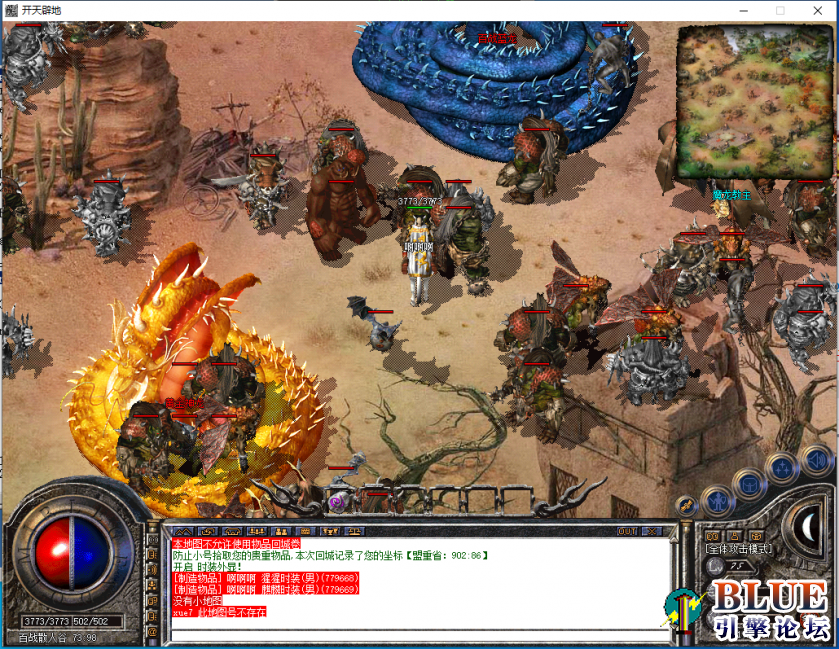Click the small gold satellite round icon
Viewport: 839px width, 649px height.
(x=687, y=506)
